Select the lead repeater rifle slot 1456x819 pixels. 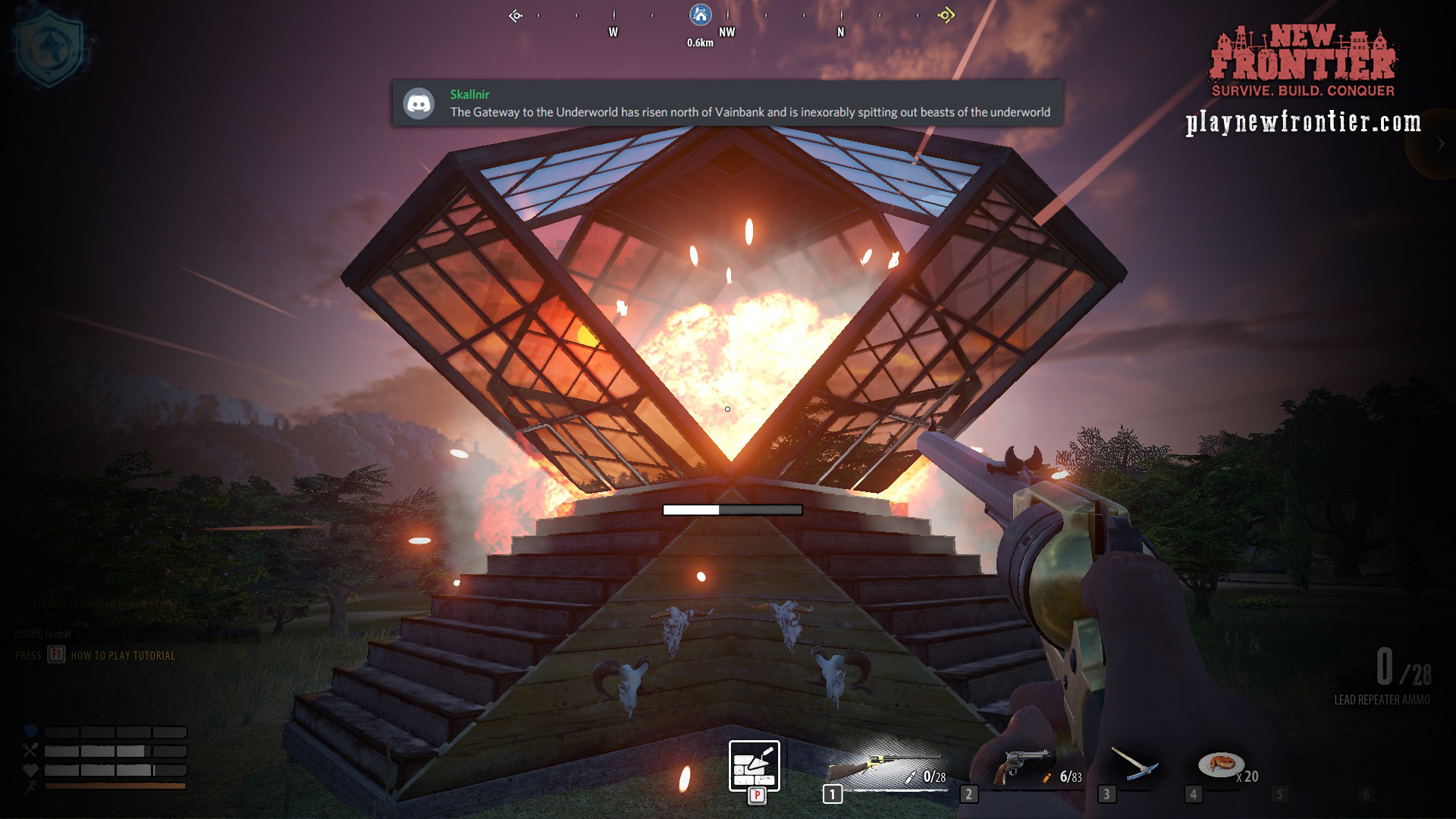click(886, 767)
